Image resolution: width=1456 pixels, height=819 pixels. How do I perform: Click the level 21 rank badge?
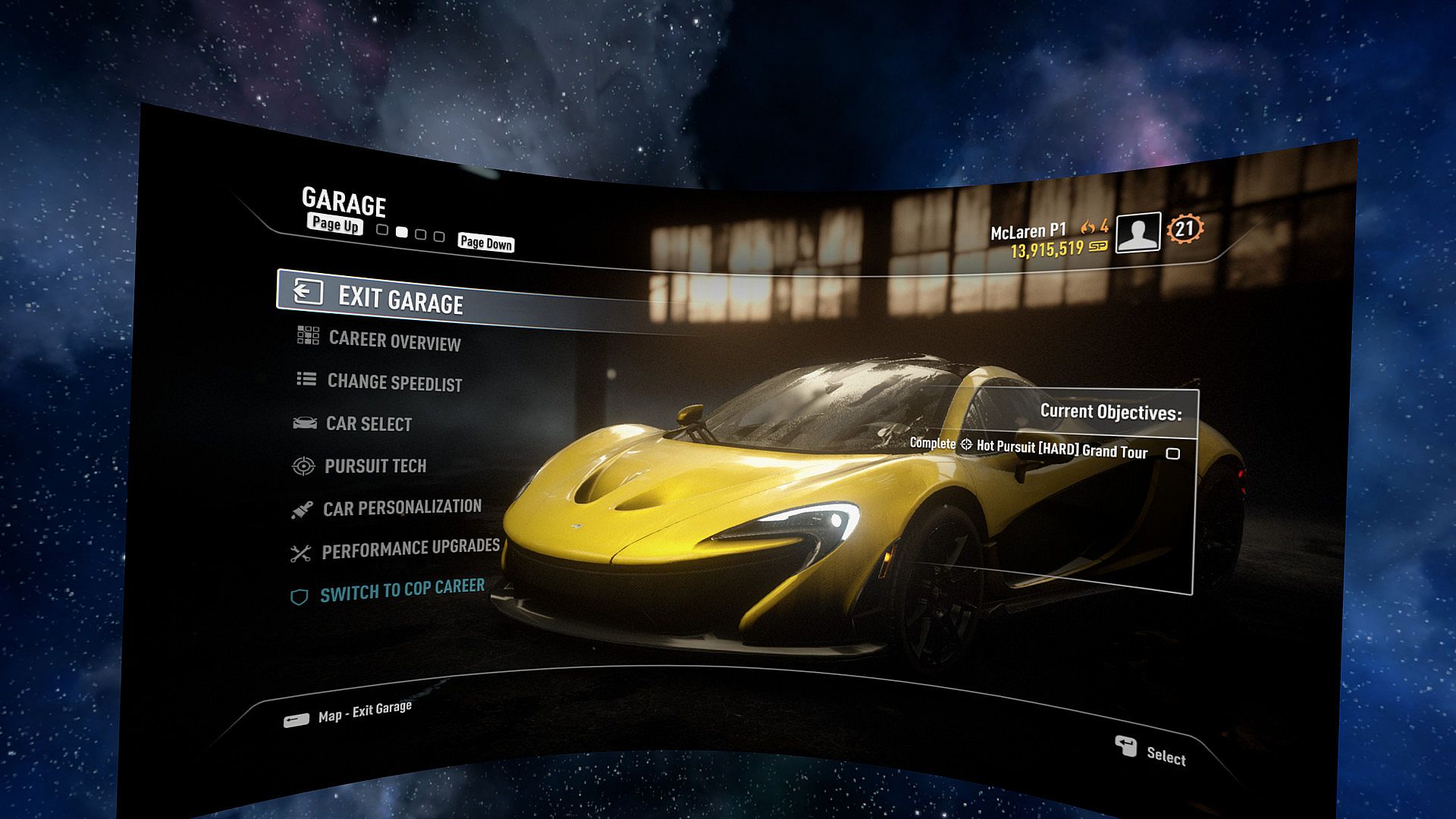(1185, 228)
